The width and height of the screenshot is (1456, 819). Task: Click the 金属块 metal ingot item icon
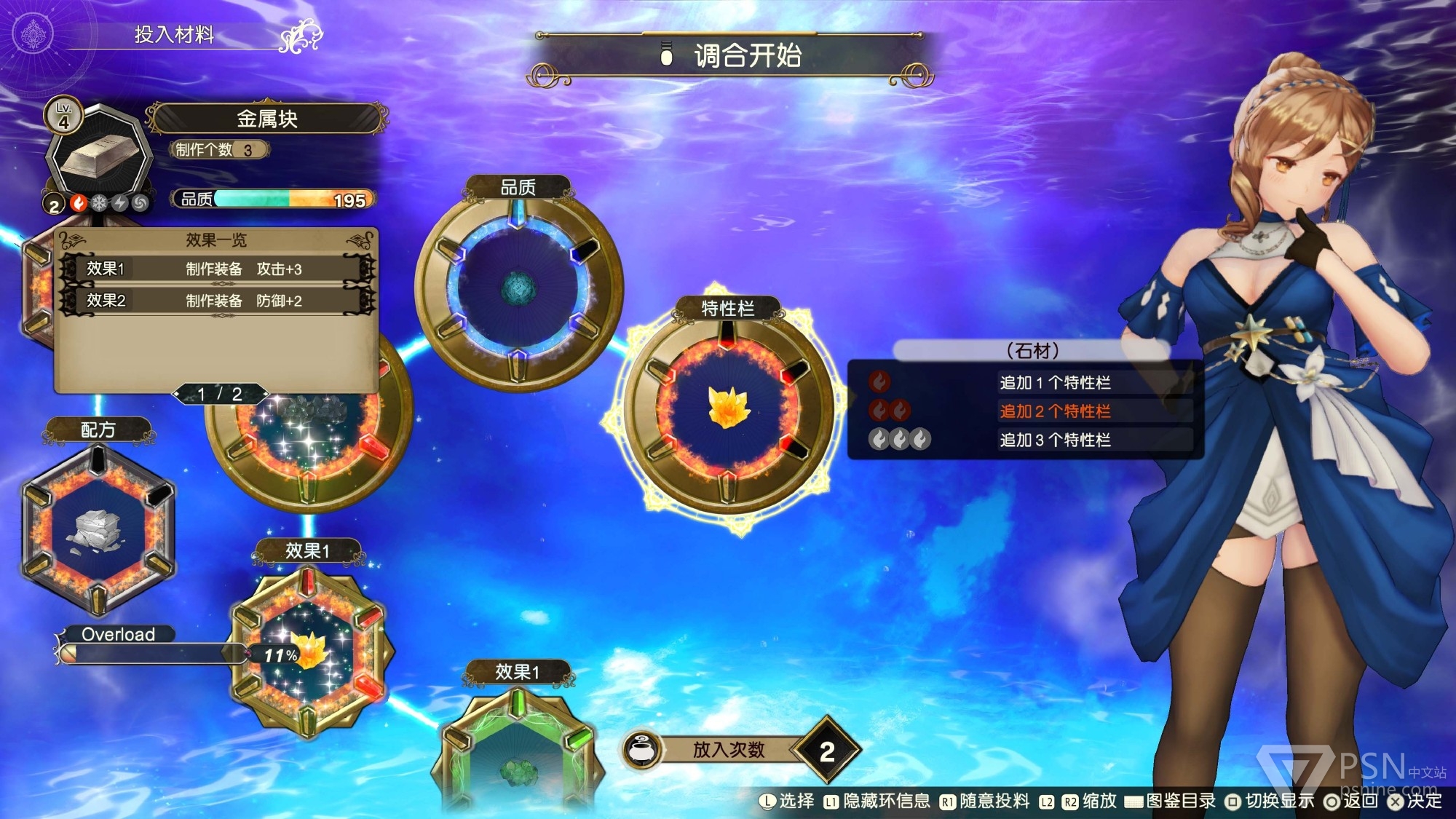pyautogui.click(x=98, y=154)
